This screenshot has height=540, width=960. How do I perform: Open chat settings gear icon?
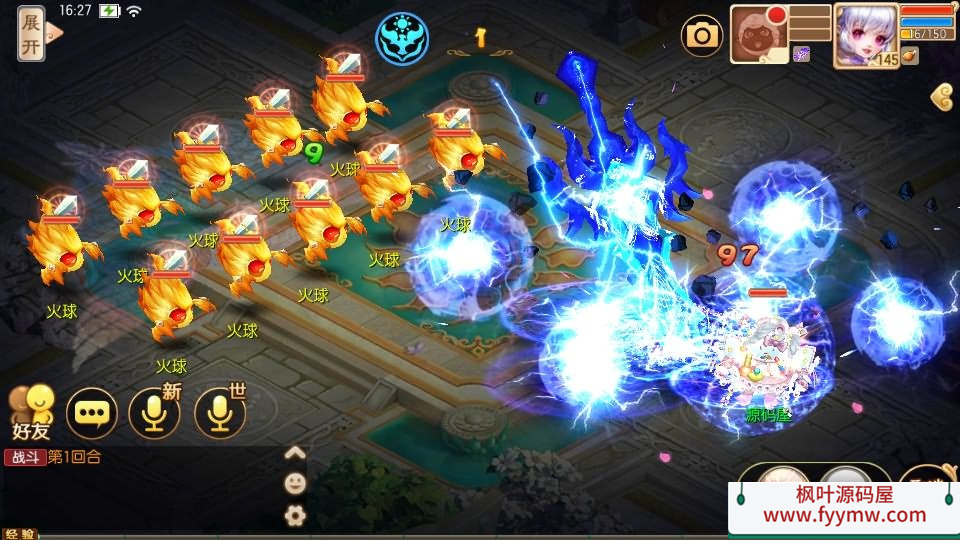point(295,516)
